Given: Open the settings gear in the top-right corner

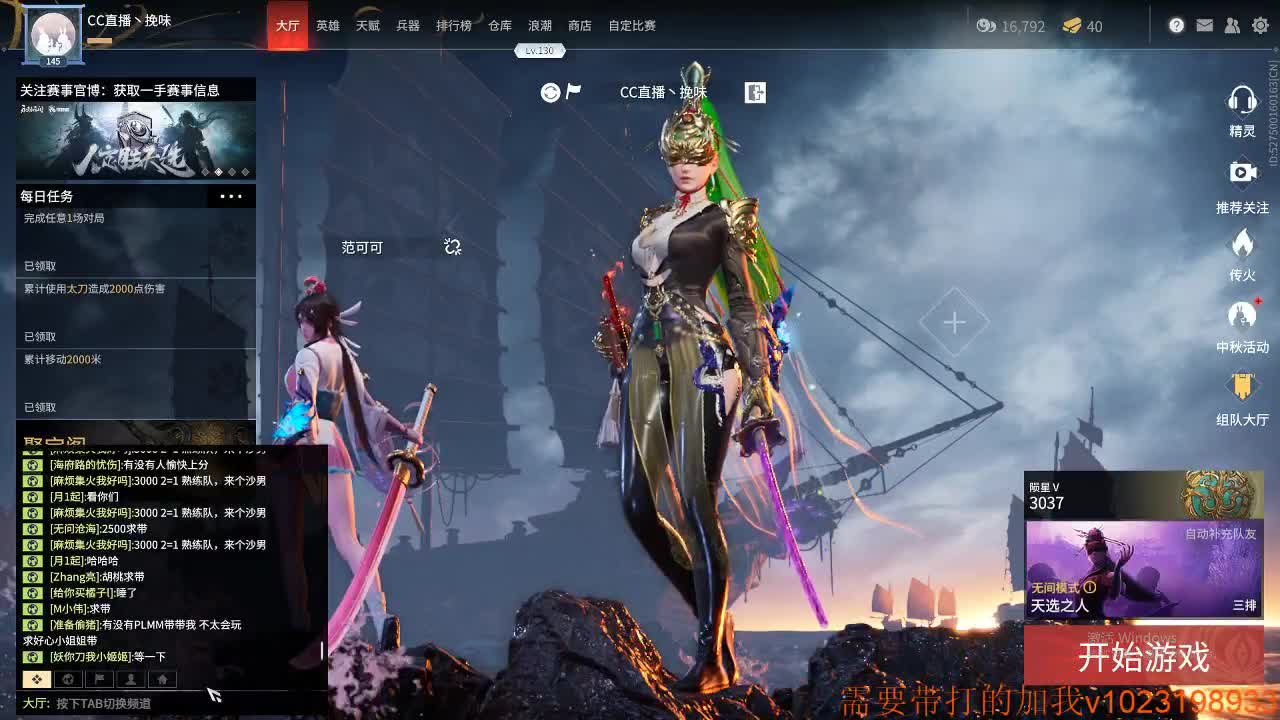Looking at the screenshot, I should [x=1261, y=26].
